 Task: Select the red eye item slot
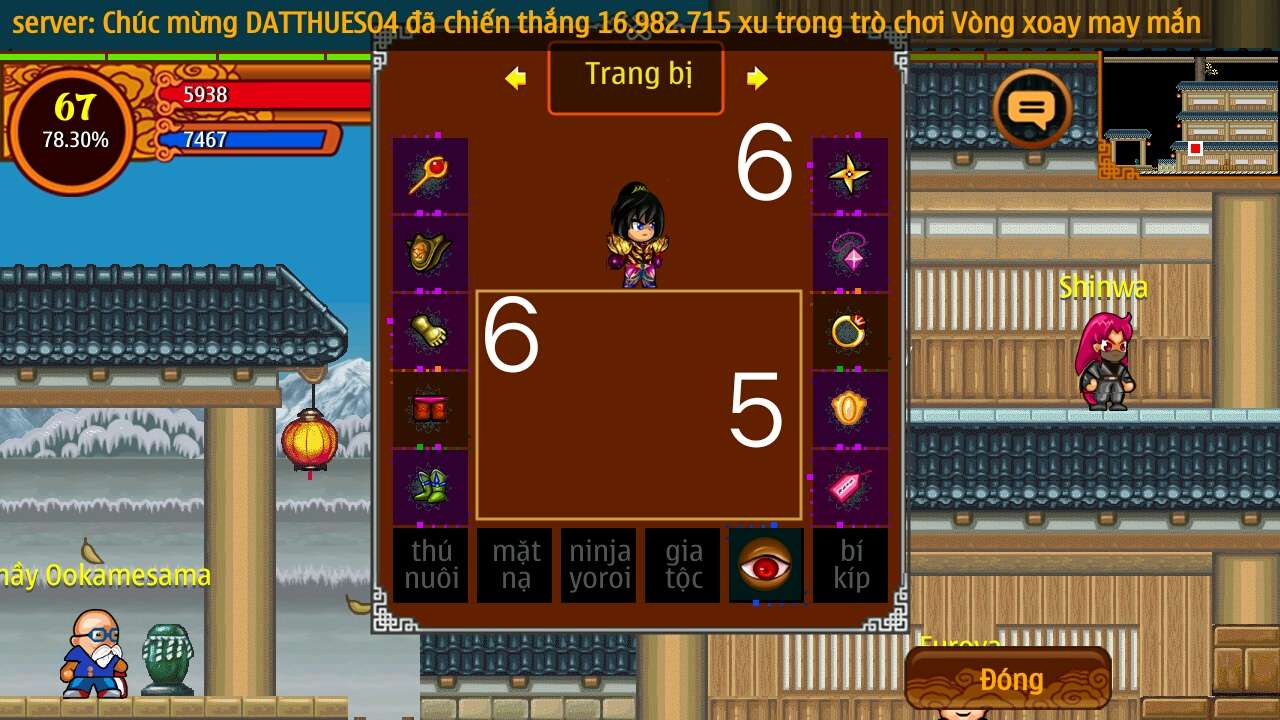pyautogui.click(x=766, y=565)
